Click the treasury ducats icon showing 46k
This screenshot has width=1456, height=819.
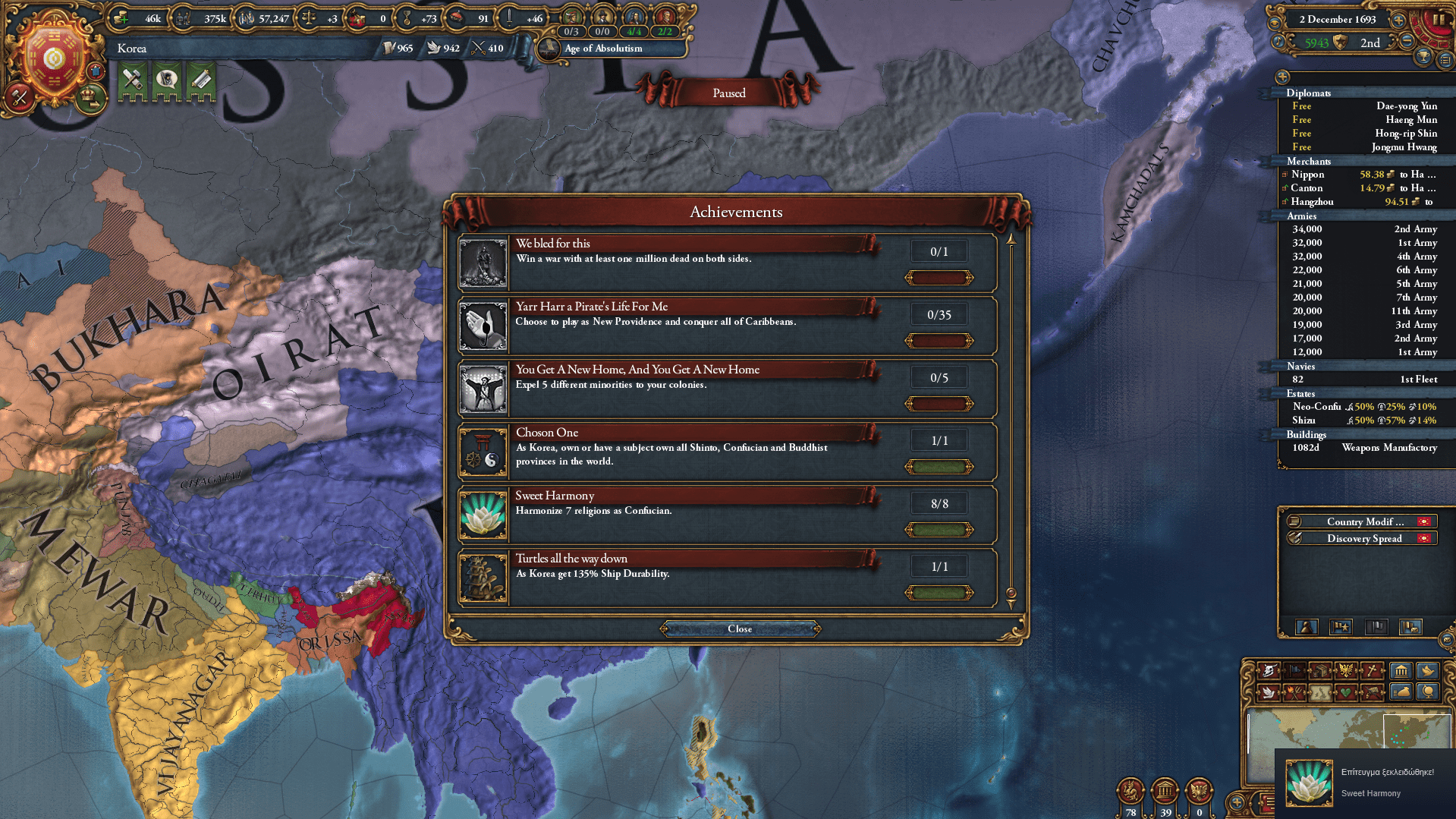point(118,17)
